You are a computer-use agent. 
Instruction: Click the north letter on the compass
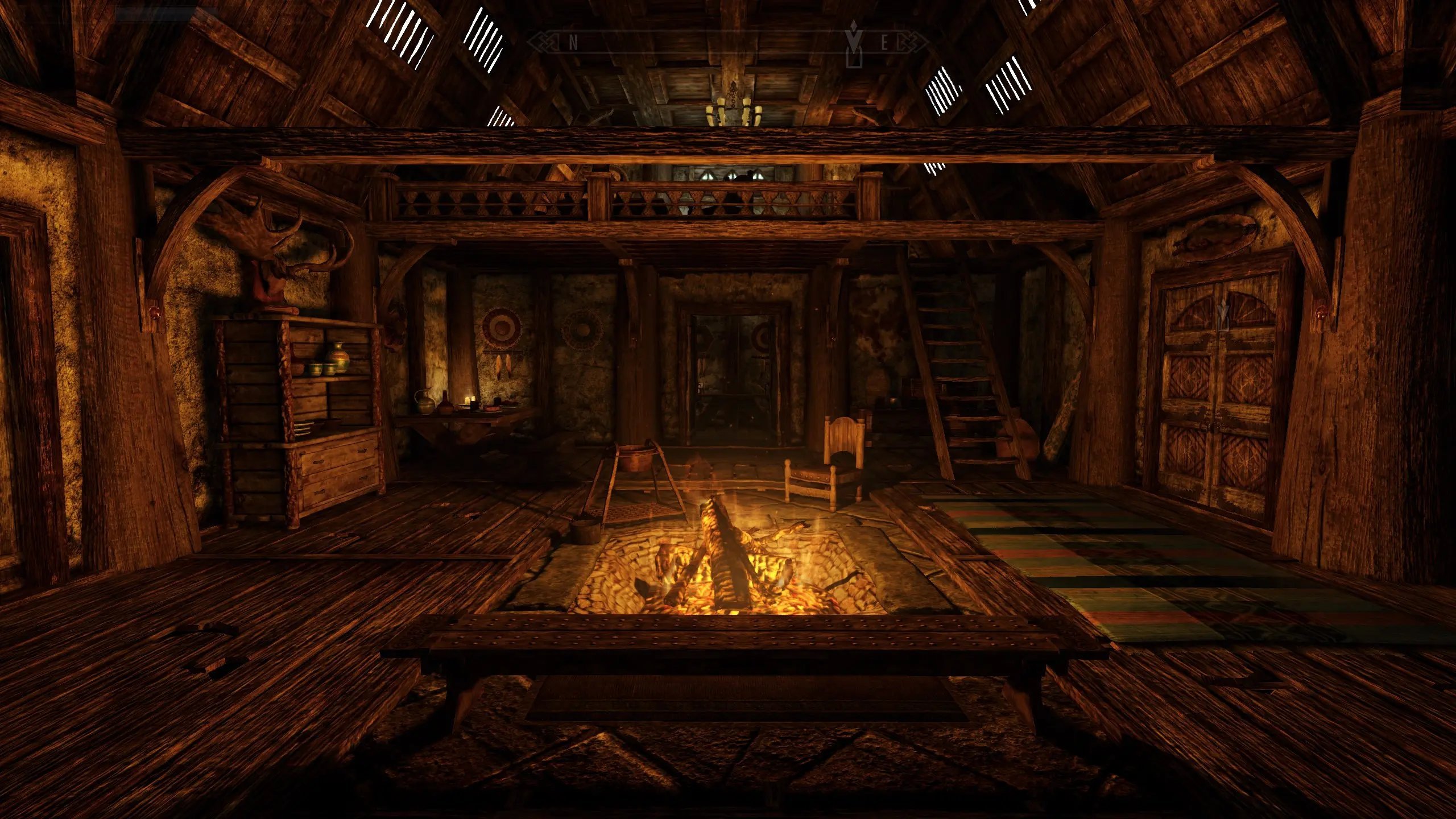click(573, 43)
